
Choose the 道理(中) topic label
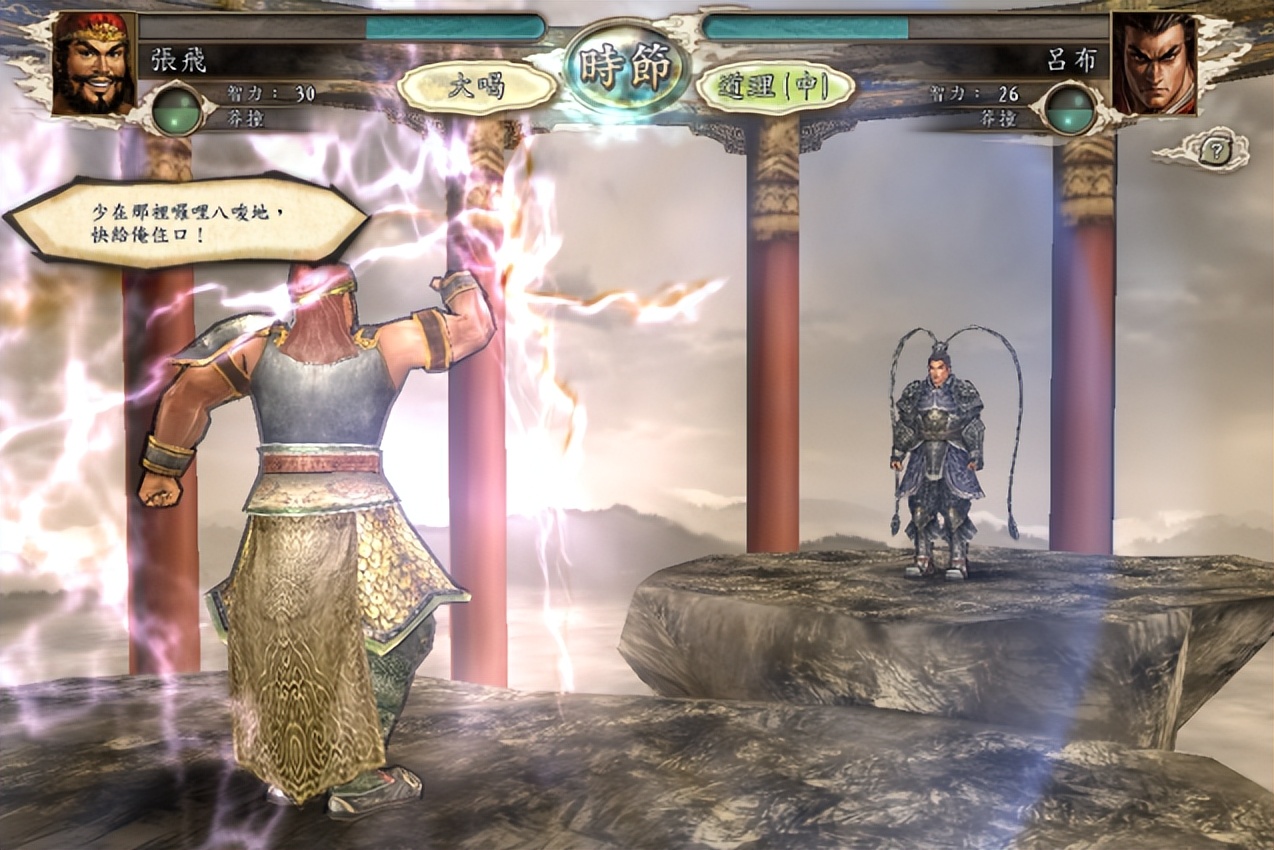pos(774,88)
